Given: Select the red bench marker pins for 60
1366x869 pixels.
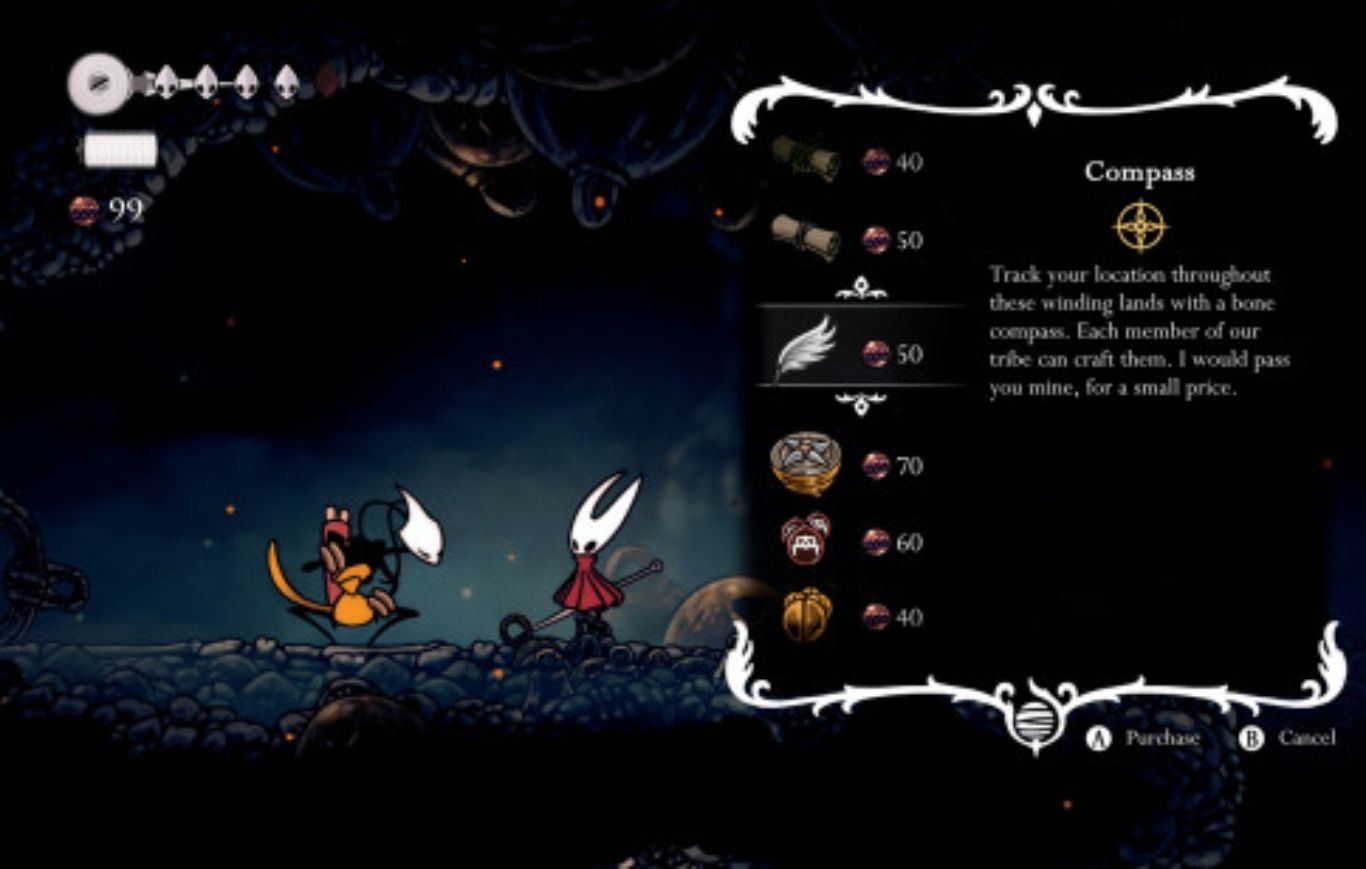Looking at the screenshot, I should pyautogui.click(x=805, y=541).
